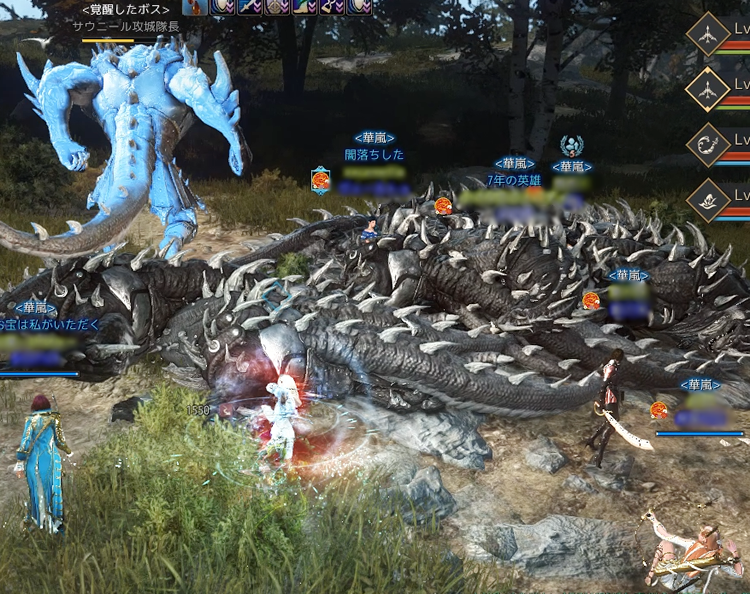This screenshot has height=594, width=750.
Task: Click the orange flame status icon
Action: (194, 6)
